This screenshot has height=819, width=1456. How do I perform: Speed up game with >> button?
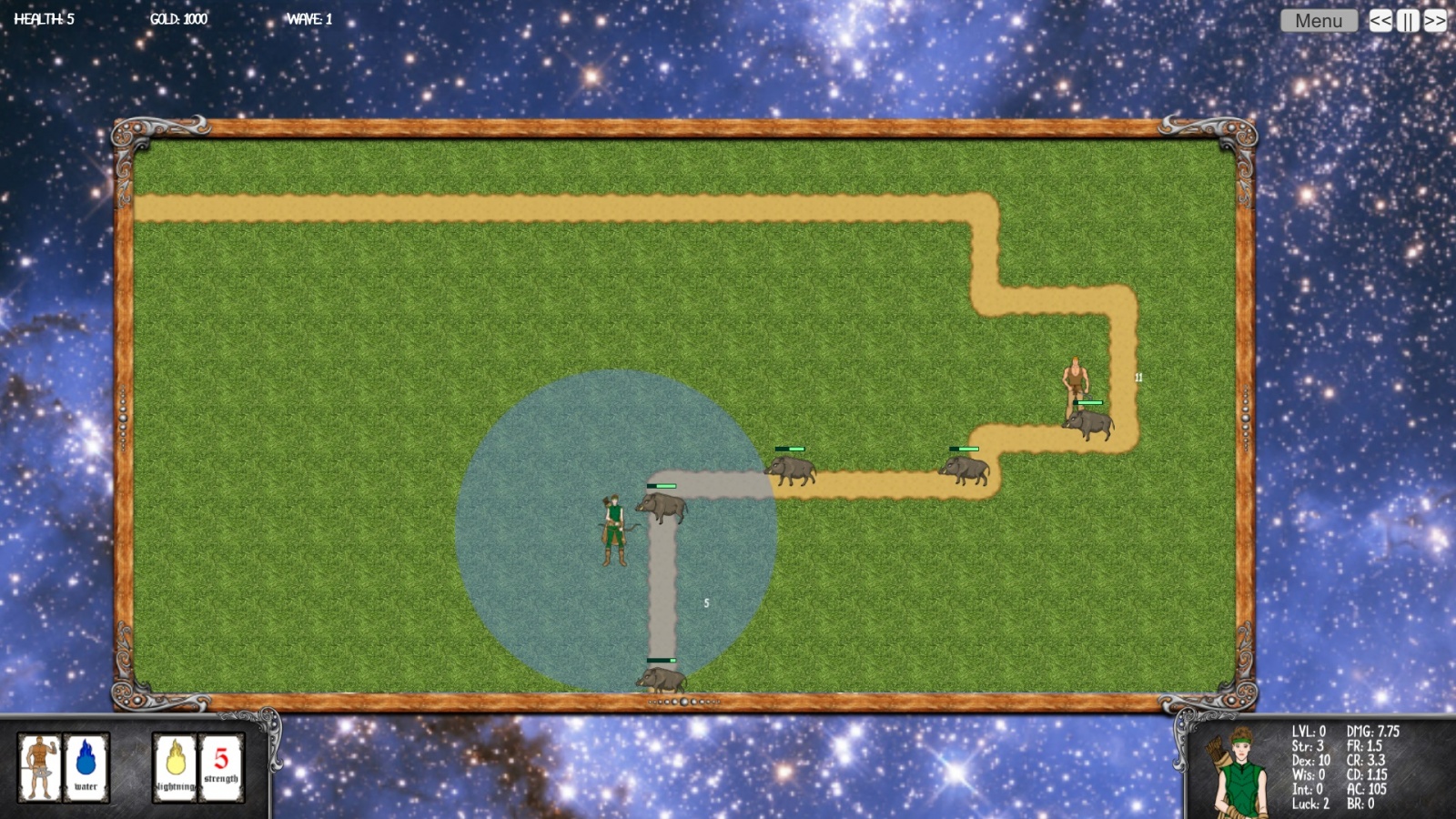[1435, 20]
